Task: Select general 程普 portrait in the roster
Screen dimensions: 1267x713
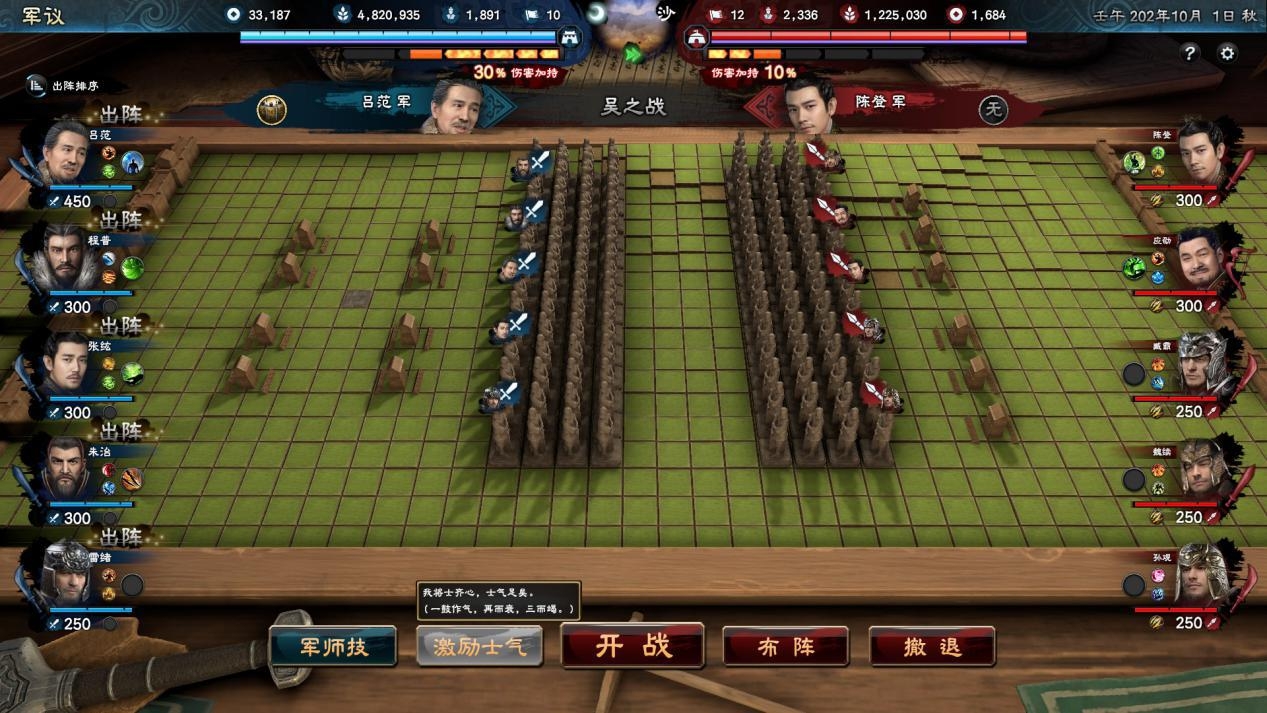Action: pyautogui.click(x=66, y=258)
